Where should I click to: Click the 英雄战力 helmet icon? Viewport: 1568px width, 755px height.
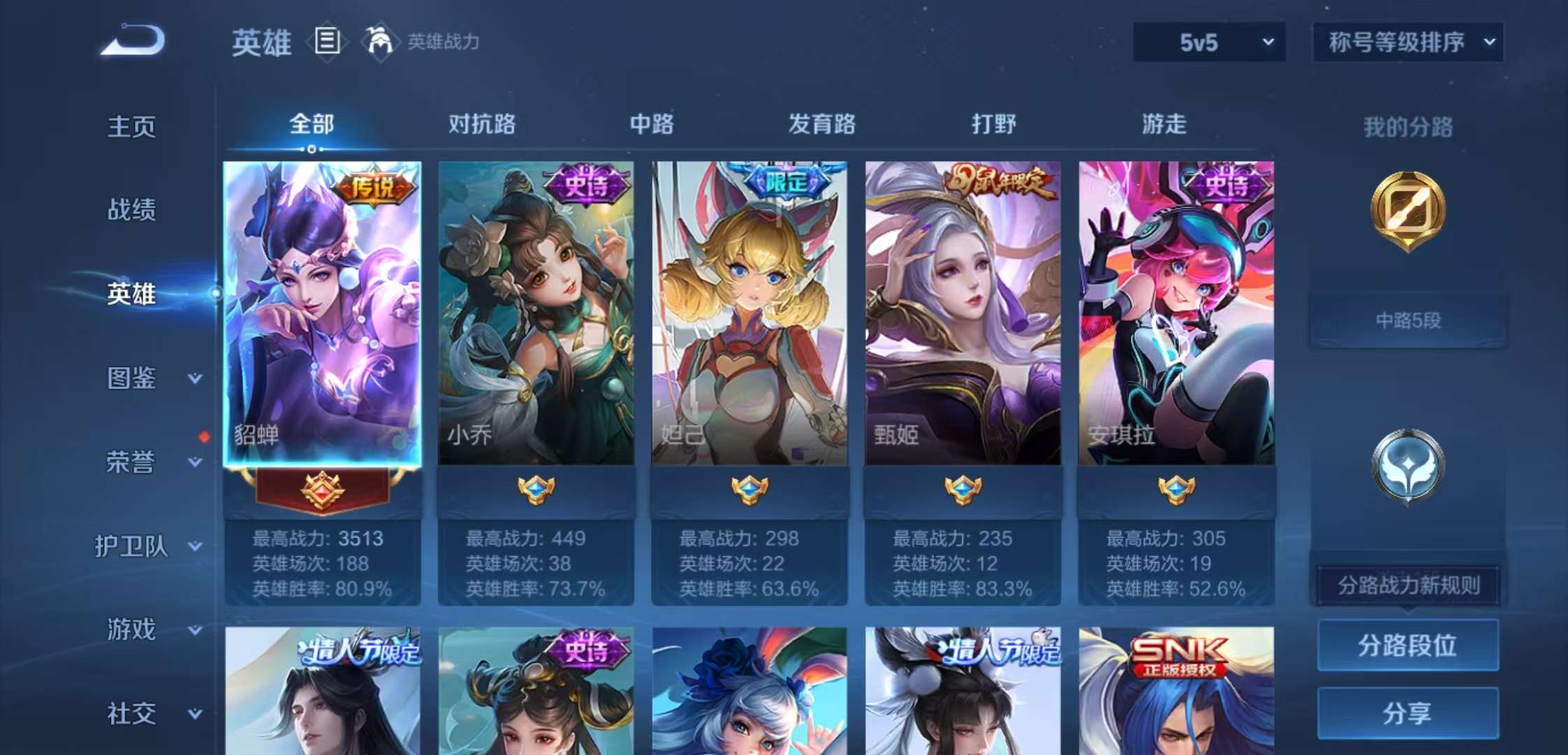click(x=378, y=42)
